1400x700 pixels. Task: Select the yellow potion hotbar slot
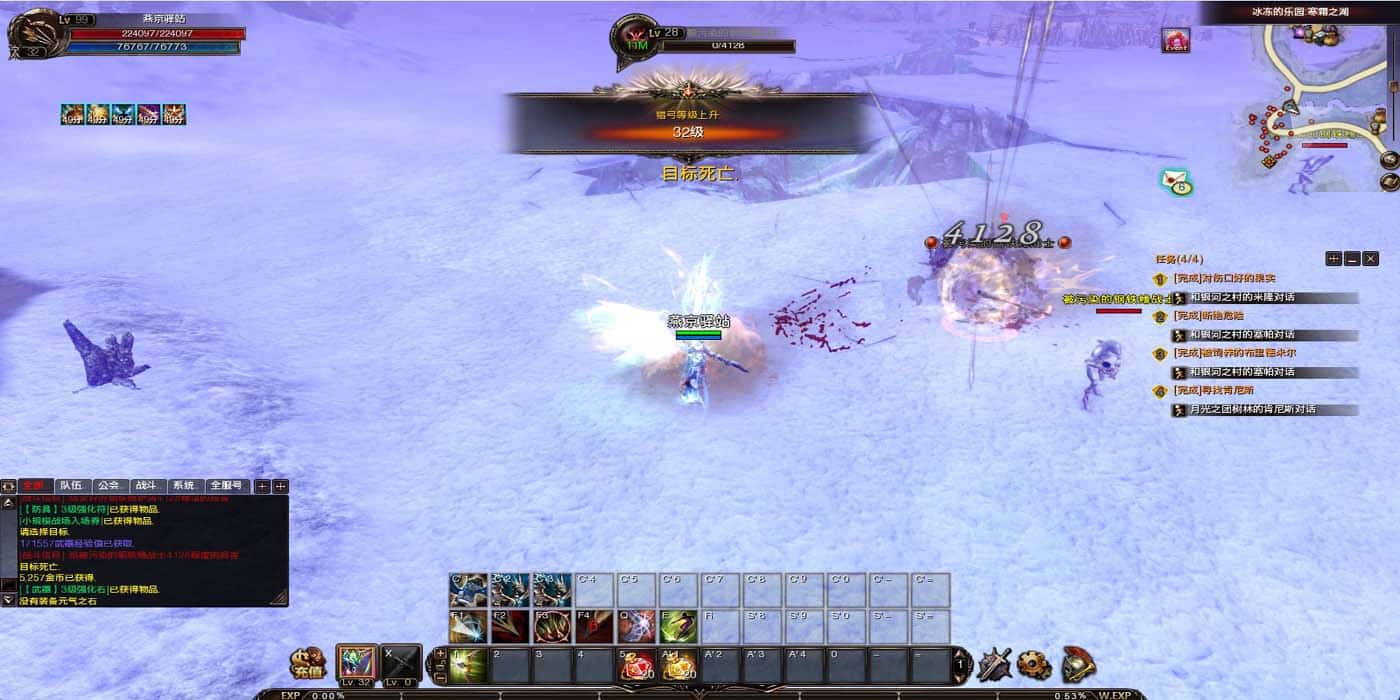click(678, 665)
